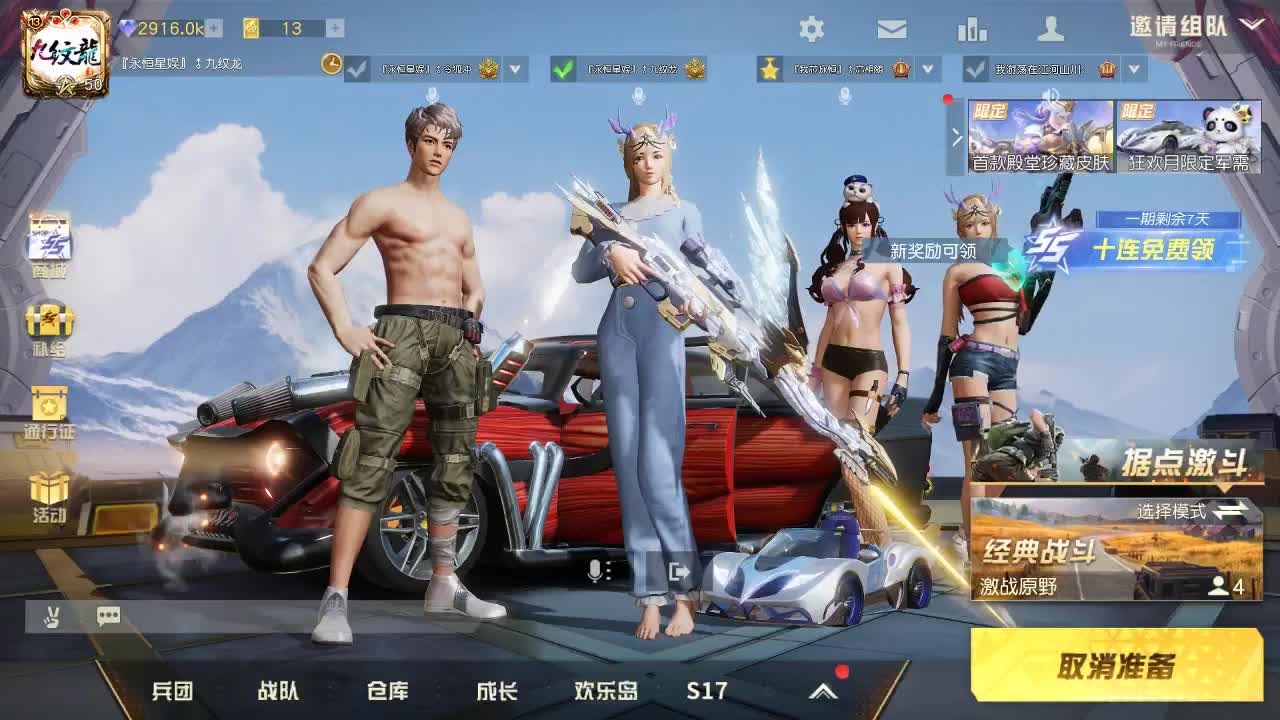Image resolution: width=1280 pixels, height=720 pixels.
Task: Expand the dropdown arrow on the first teammate entry
Action: click(514, 71)
